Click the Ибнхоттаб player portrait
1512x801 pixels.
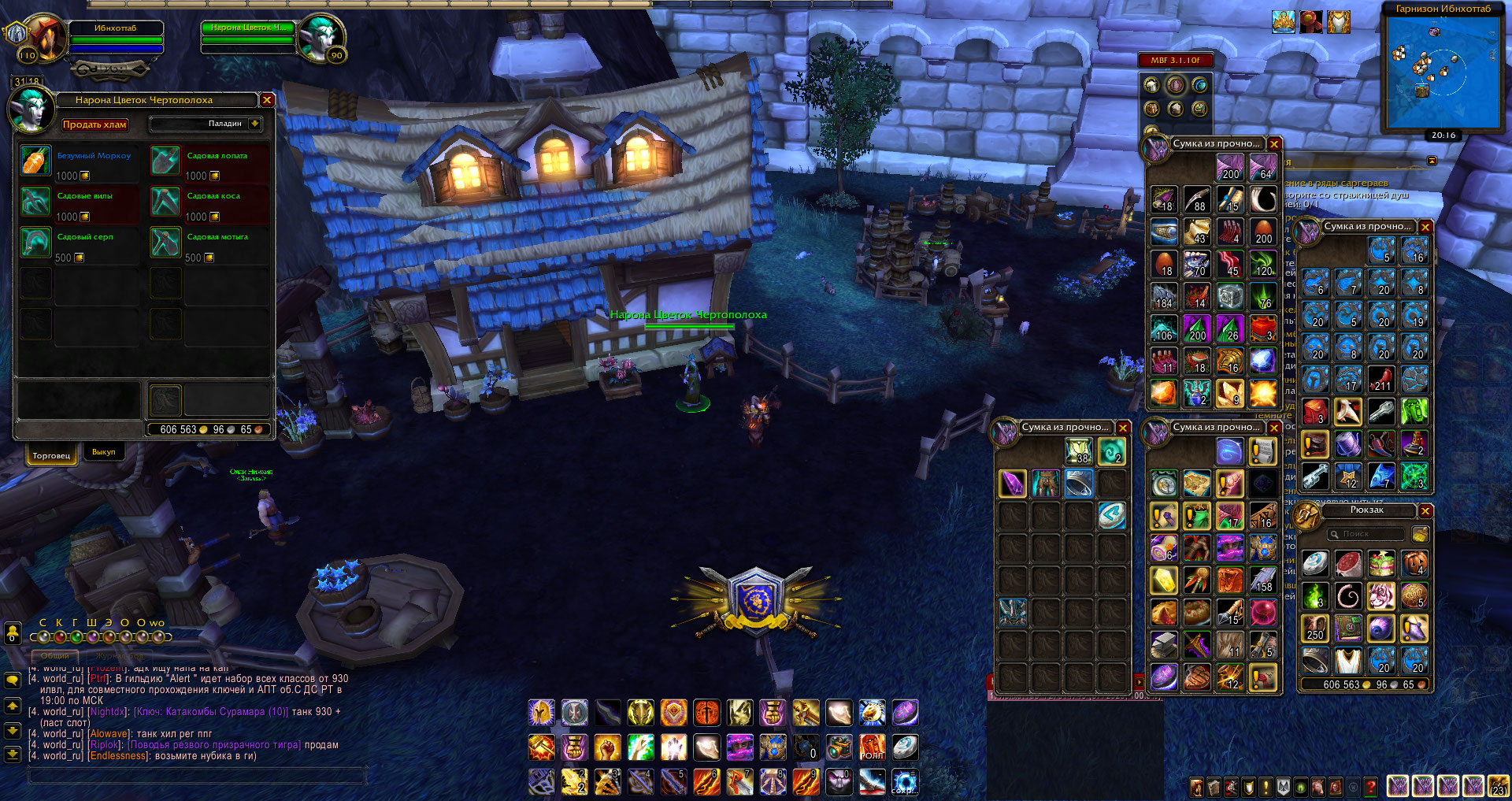coord(45,37)
